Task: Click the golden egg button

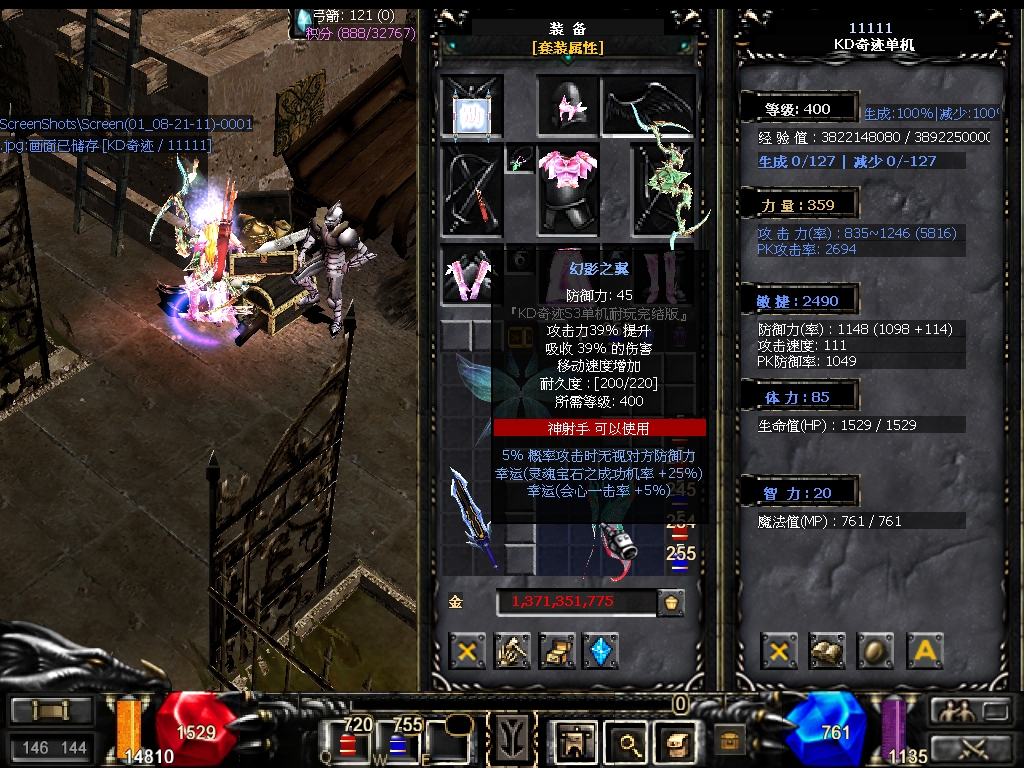Action: 876,651
